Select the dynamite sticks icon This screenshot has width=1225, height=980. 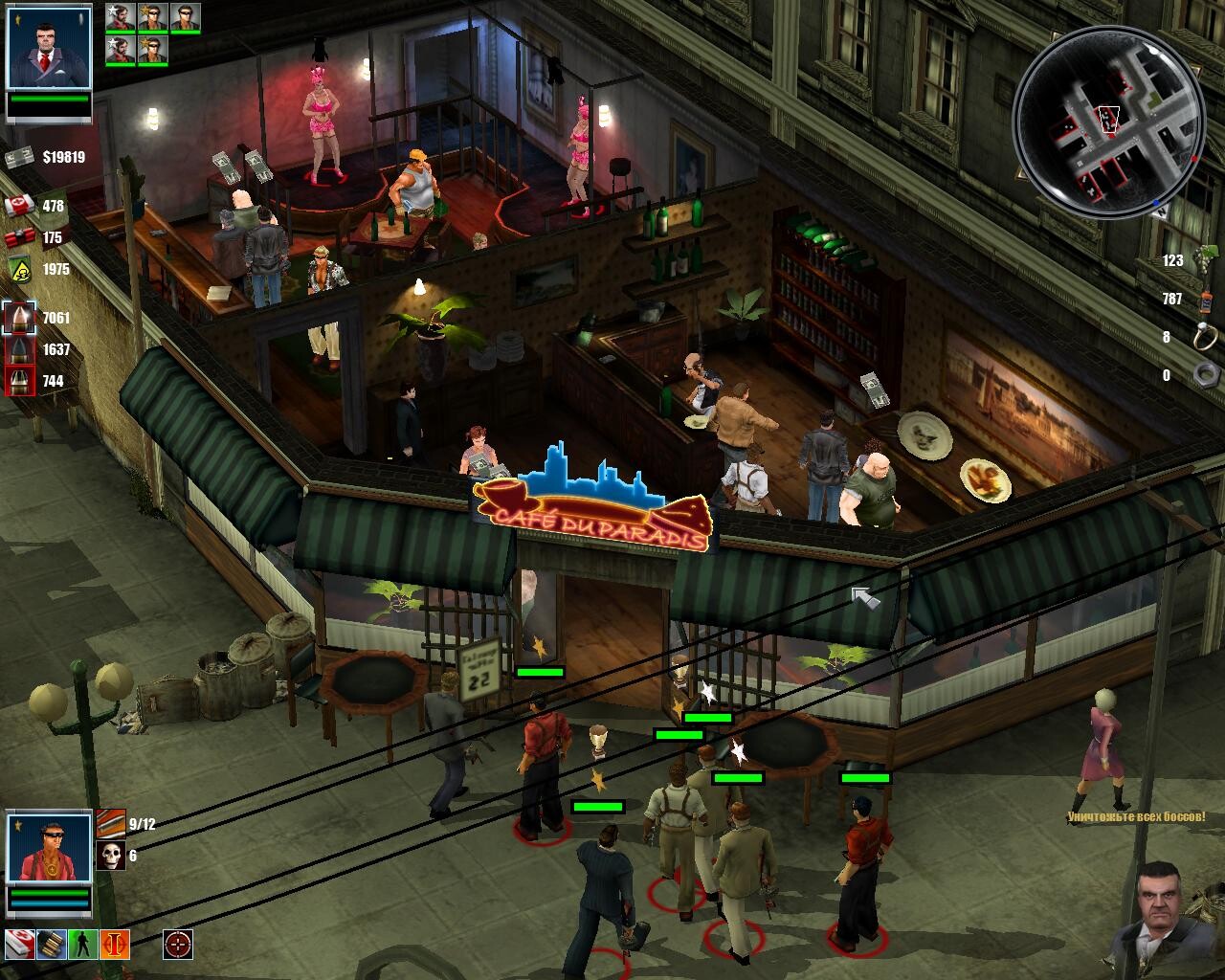coord(19,238)
